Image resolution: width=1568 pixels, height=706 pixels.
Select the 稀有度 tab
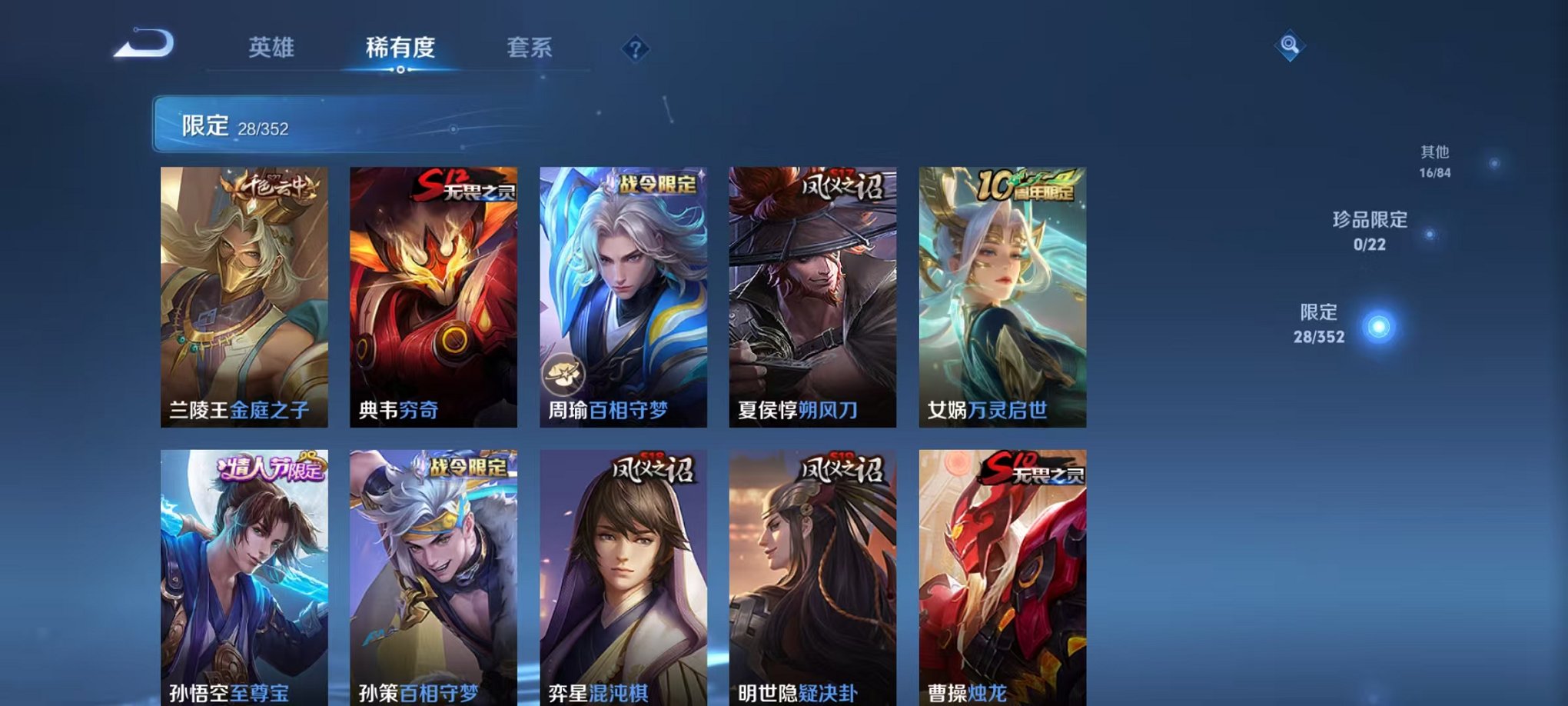coord(399,48)
